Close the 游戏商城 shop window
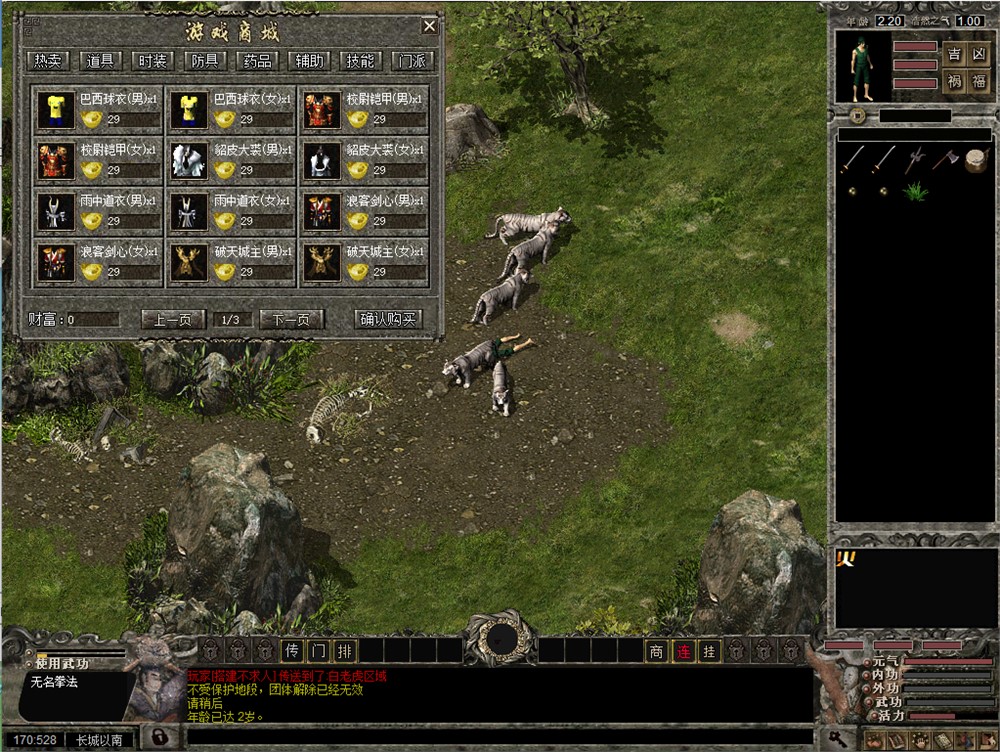1000x752 pixels. pyautogui.click(x=429, y=27)
